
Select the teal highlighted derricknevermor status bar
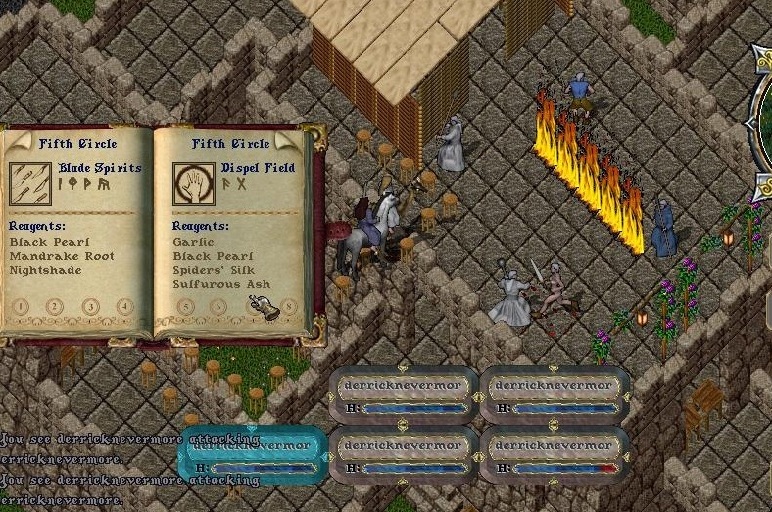[252, 455]
